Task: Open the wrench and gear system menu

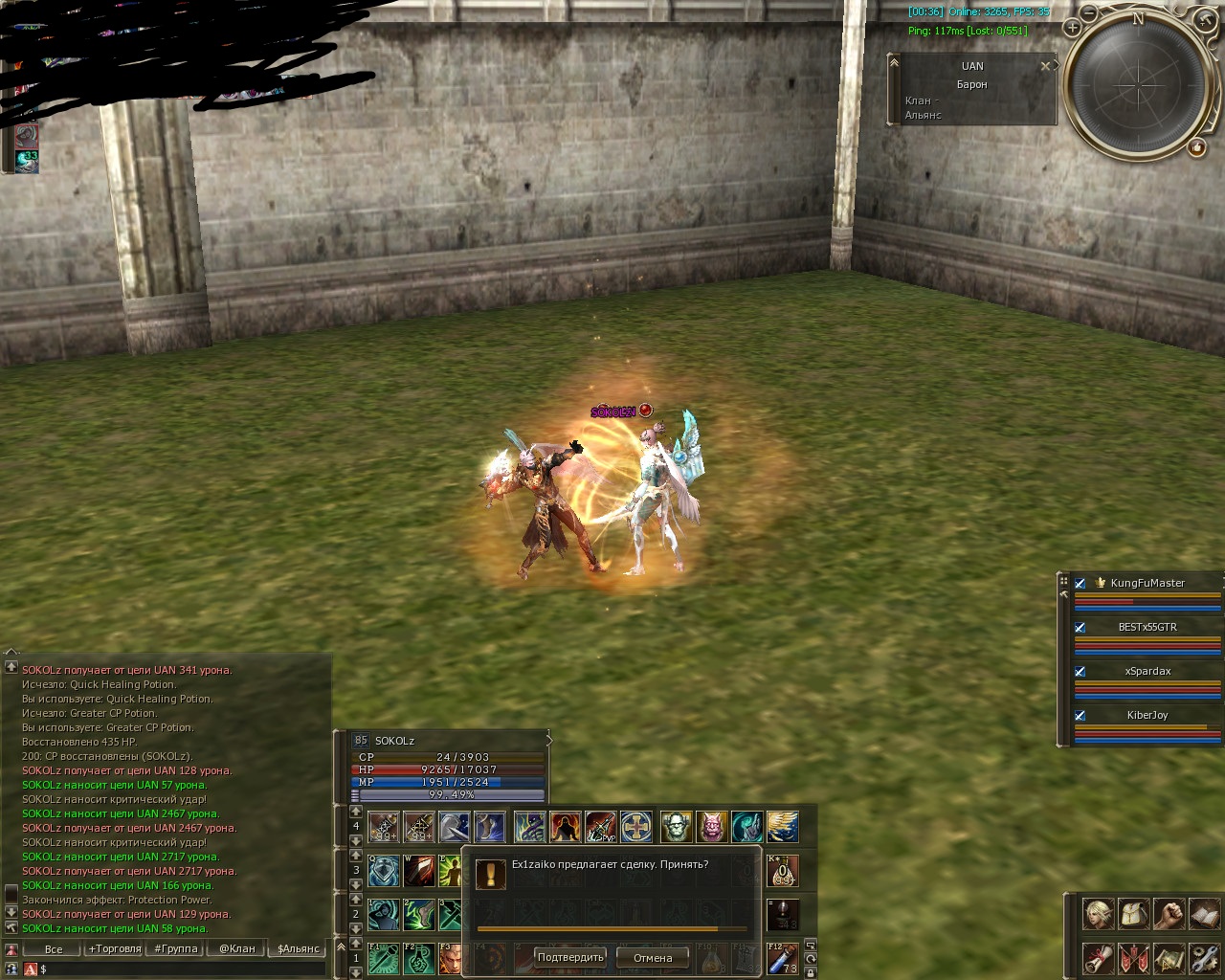Action: coord(1204,957)
